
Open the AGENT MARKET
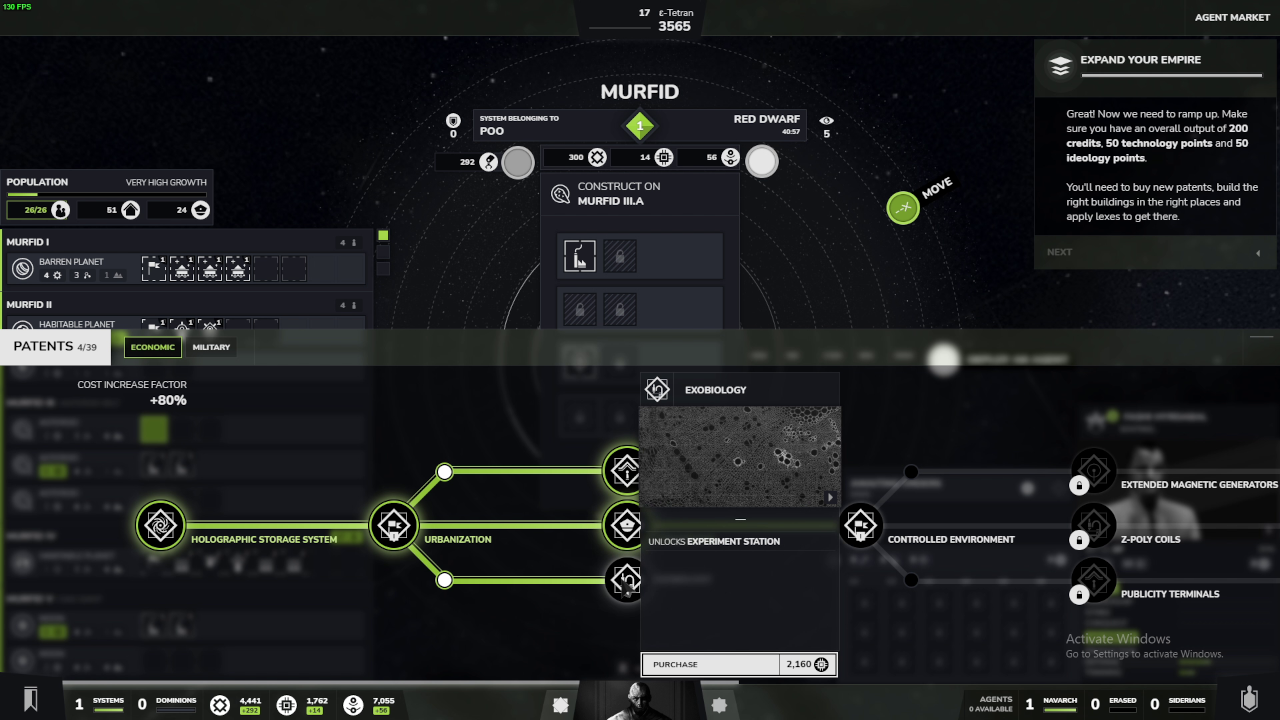coord(1232,17)
